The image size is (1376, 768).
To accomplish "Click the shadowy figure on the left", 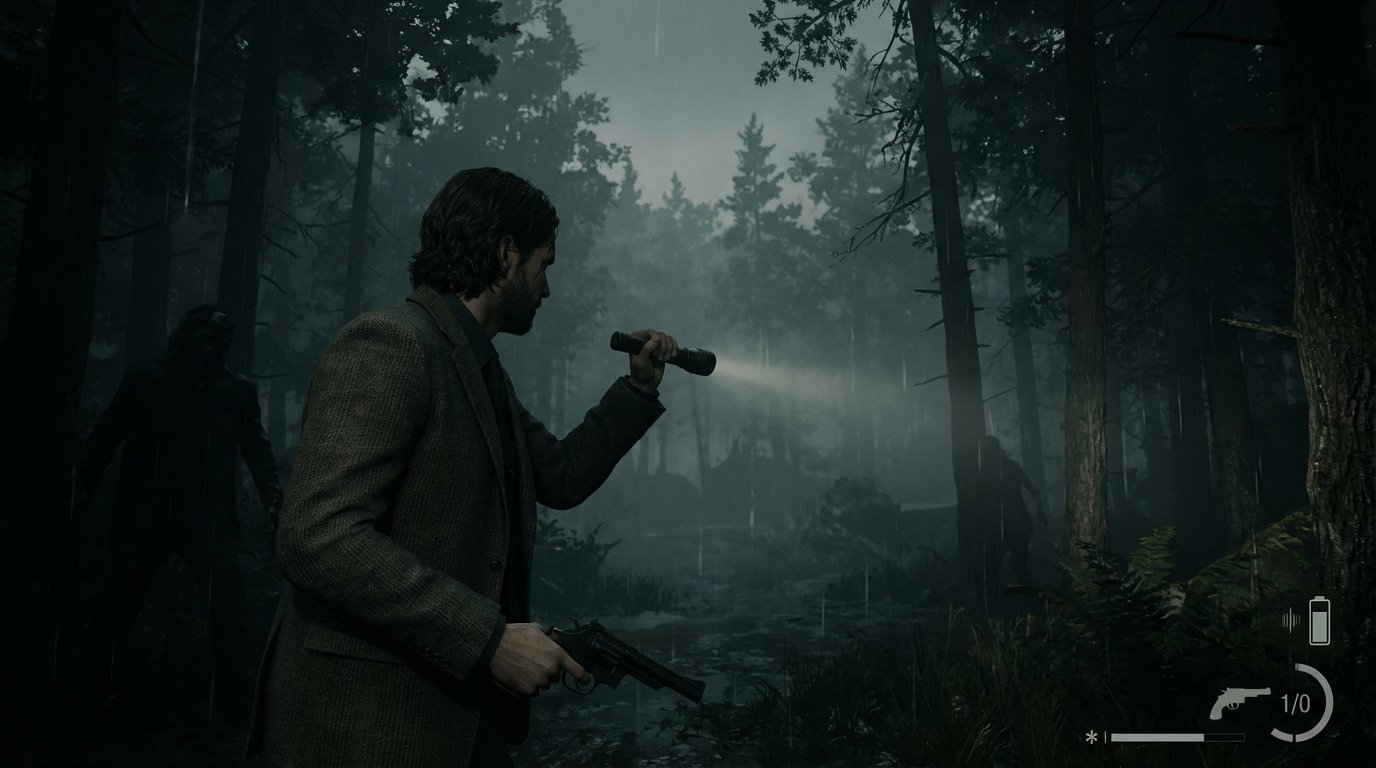I will tap(190, 420).
